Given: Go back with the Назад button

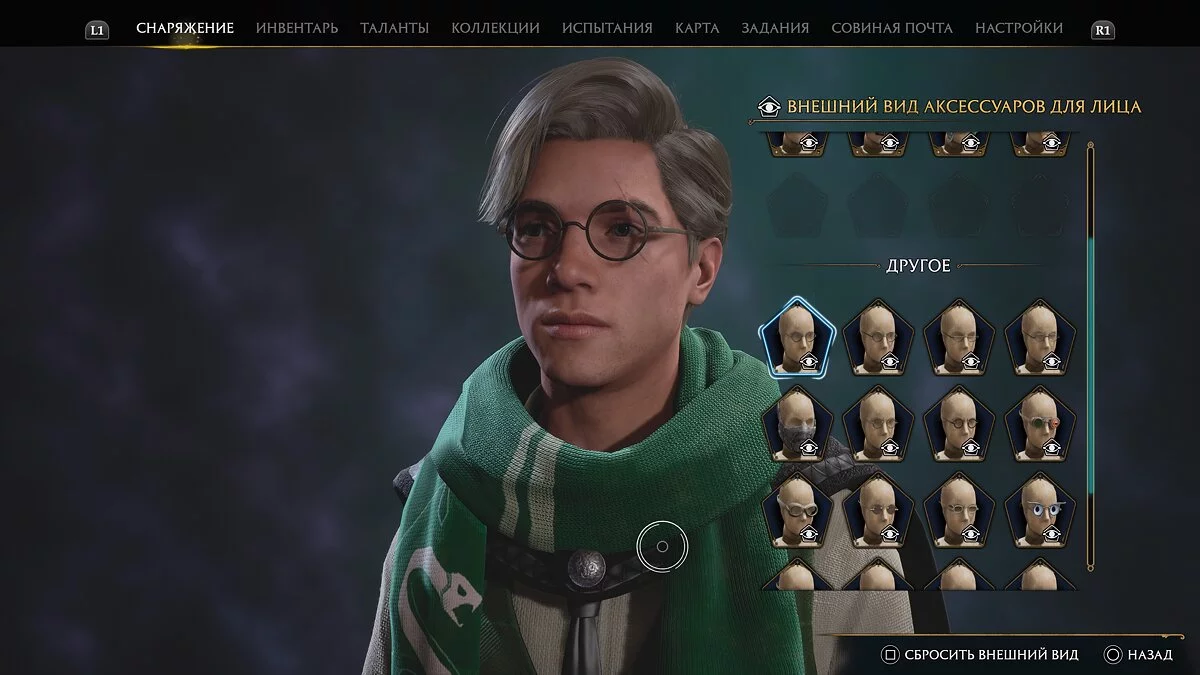Looking at the screenshot, I should pos(1139,655).
